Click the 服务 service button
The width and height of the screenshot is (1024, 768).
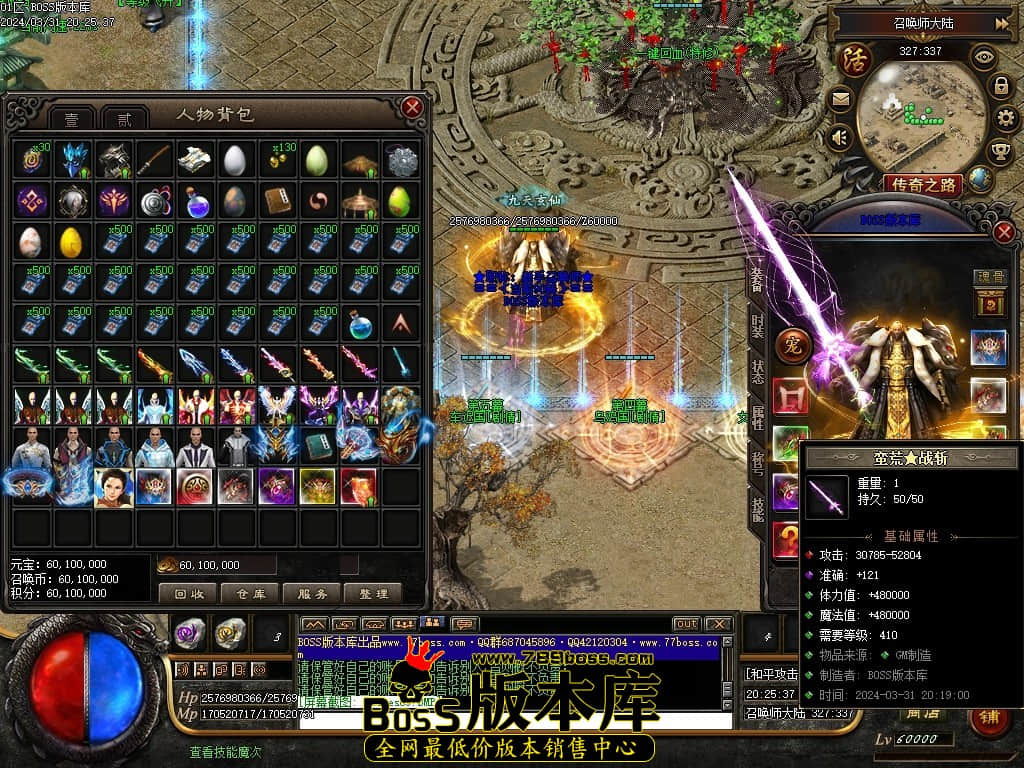tap(311, 593)
